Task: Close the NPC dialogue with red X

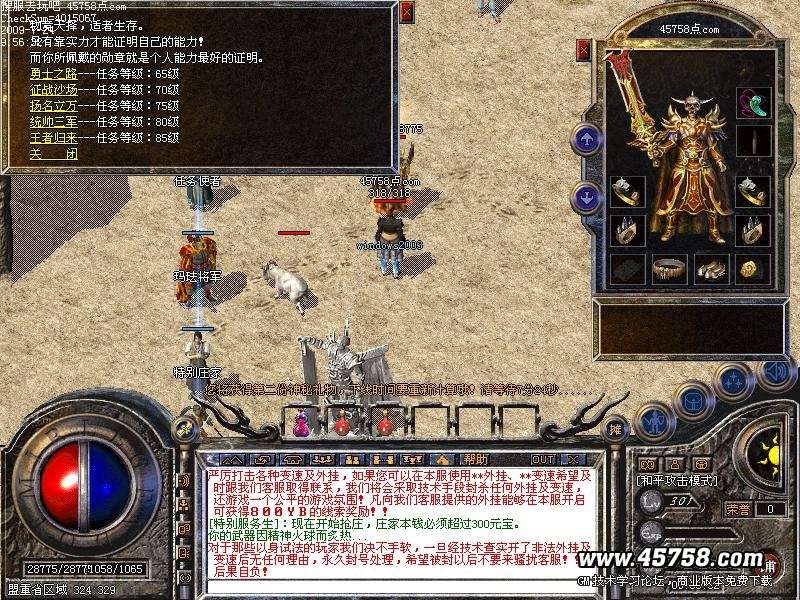Action: tap(406, 12)
